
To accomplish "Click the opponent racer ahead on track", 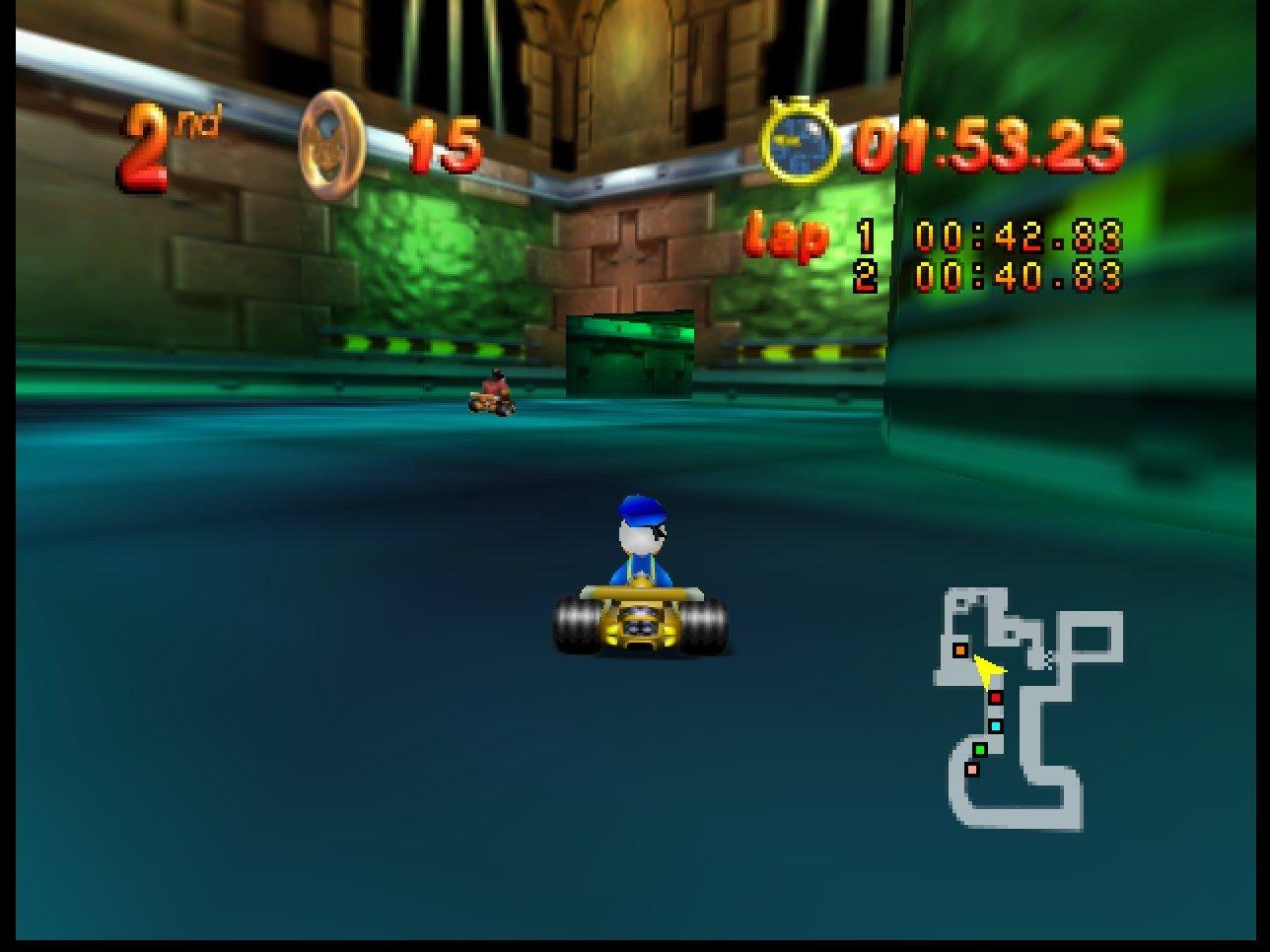I will 492,392.
